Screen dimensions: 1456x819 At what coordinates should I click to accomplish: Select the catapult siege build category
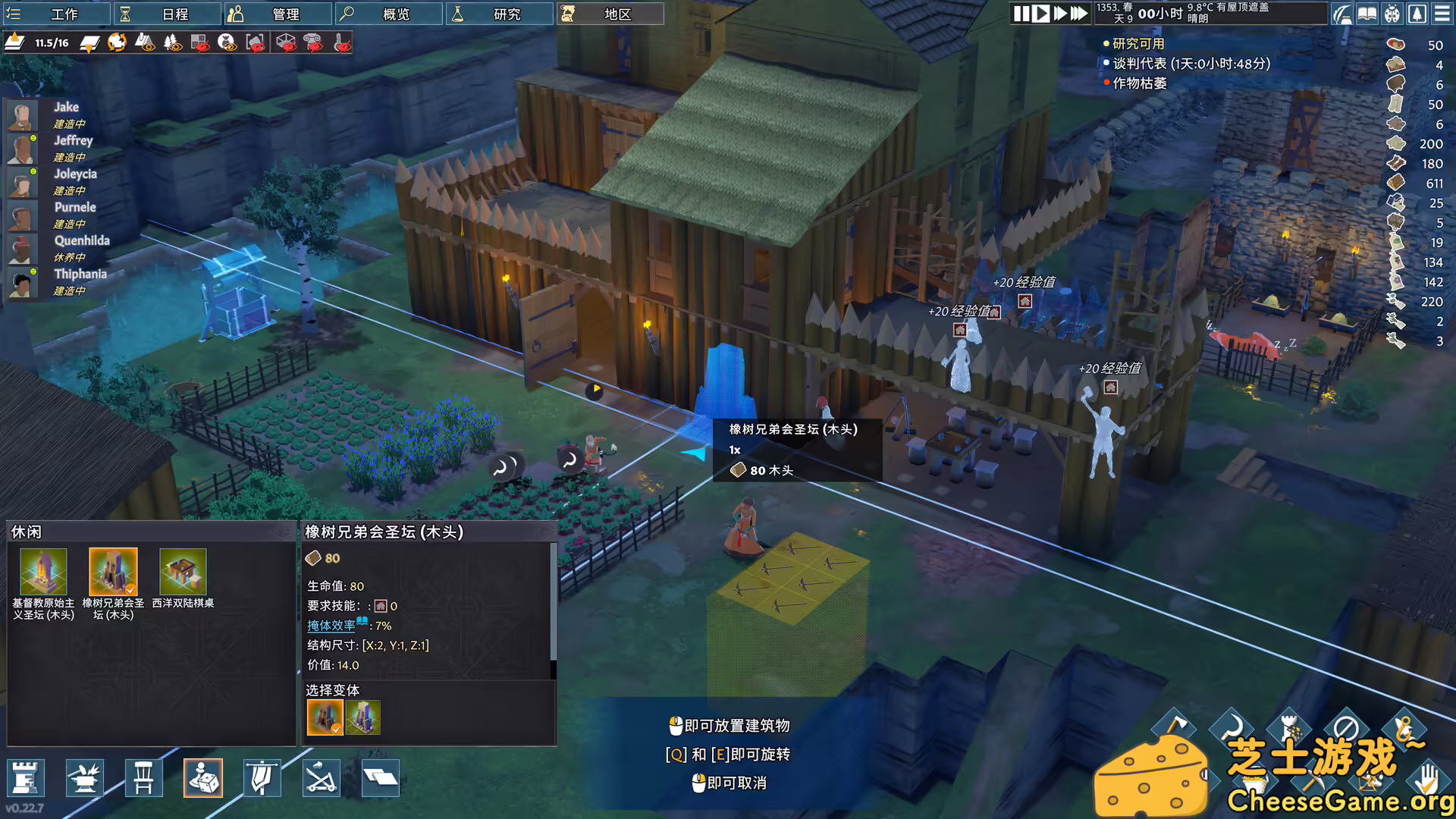321,777
